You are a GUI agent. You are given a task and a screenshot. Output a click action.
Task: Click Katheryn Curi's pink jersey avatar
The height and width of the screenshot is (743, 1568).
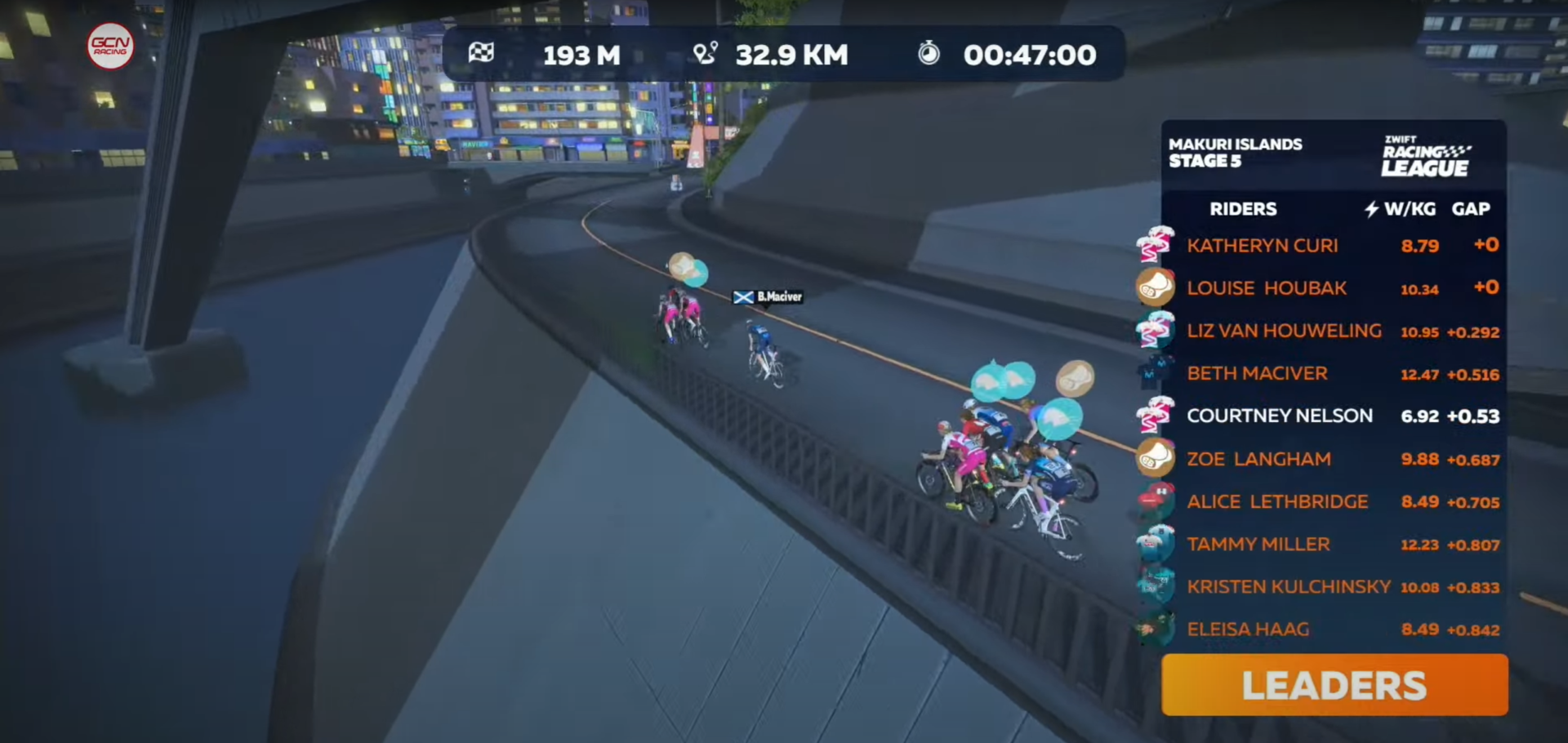coord(1154,246)
